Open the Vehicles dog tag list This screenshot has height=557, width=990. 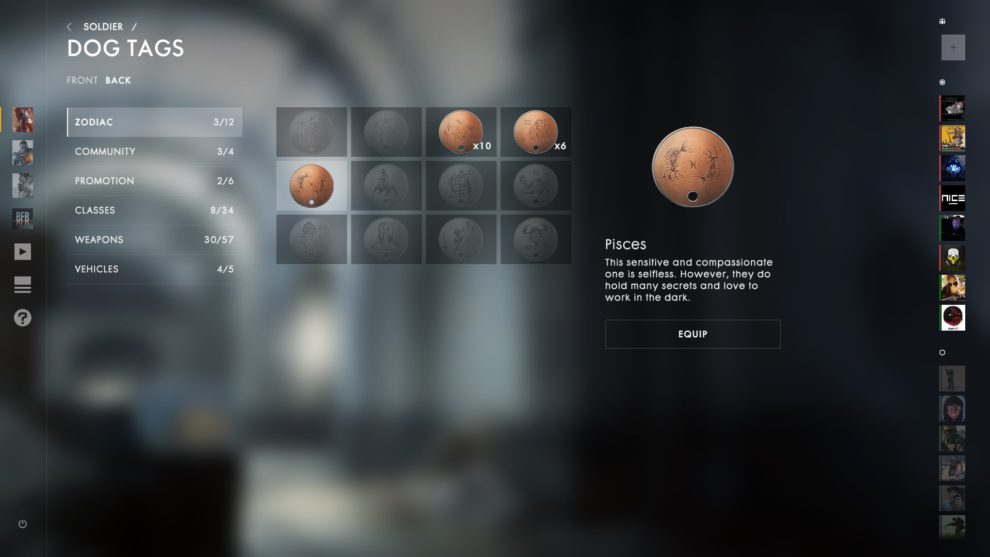tap(154, 269)
